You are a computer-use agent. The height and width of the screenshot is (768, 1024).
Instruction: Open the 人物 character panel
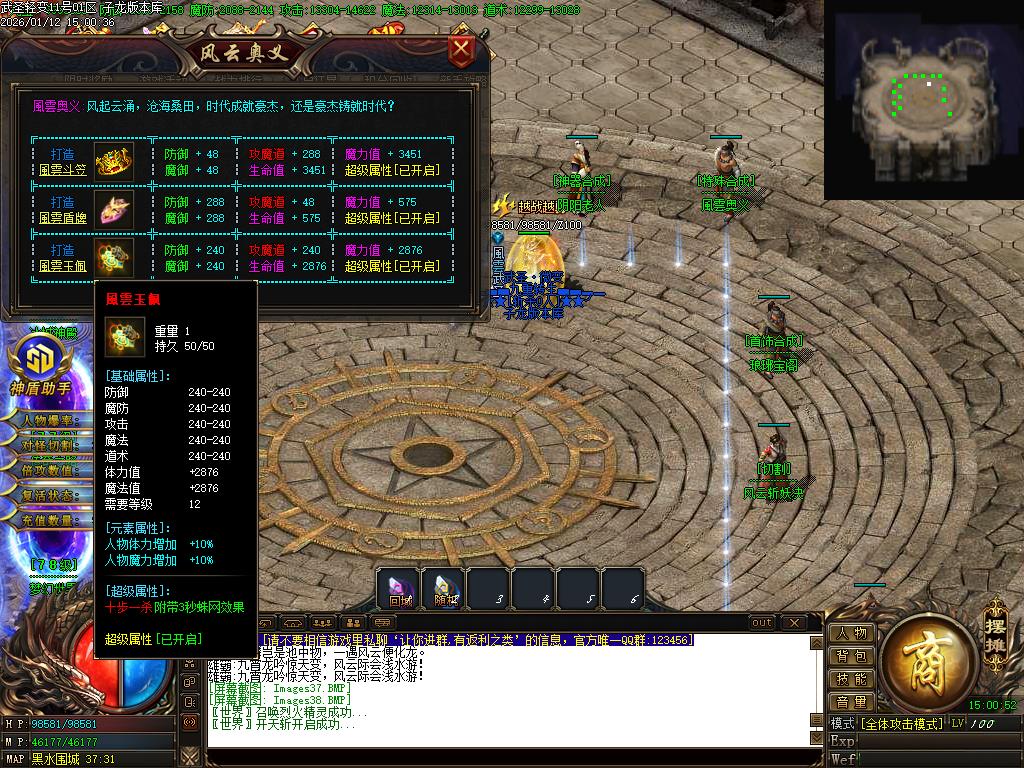coord(851,633)
